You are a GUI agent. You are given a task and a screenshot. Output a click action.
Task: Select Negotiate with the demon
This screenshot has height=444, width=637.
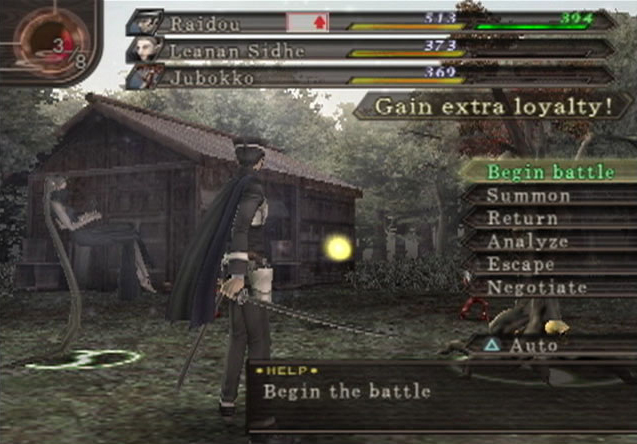[x=537, y=288]
